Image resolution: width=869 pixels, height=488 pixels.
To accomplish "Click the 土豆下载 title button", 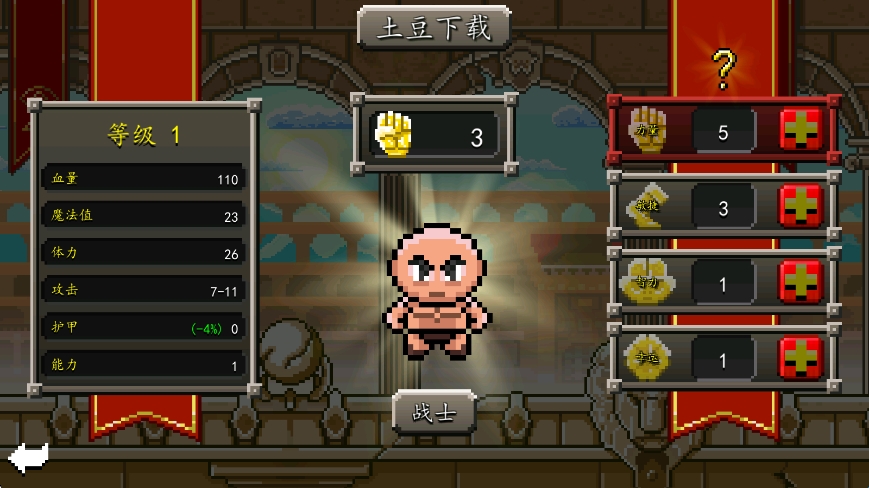I will pyautogui.click(x=434, y=28).
